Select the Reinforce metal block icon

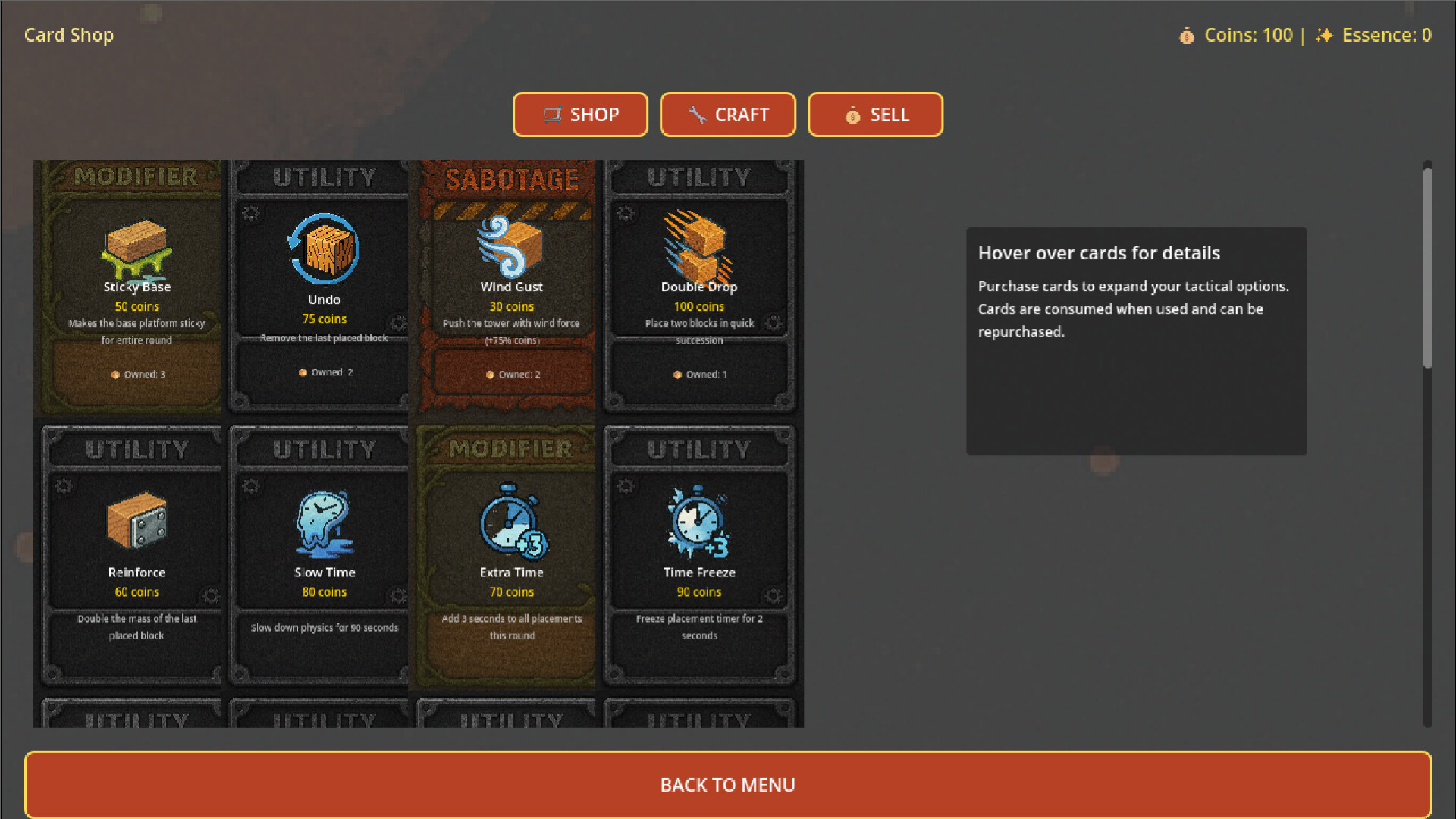pyautogui.click(x=136, y=521)
